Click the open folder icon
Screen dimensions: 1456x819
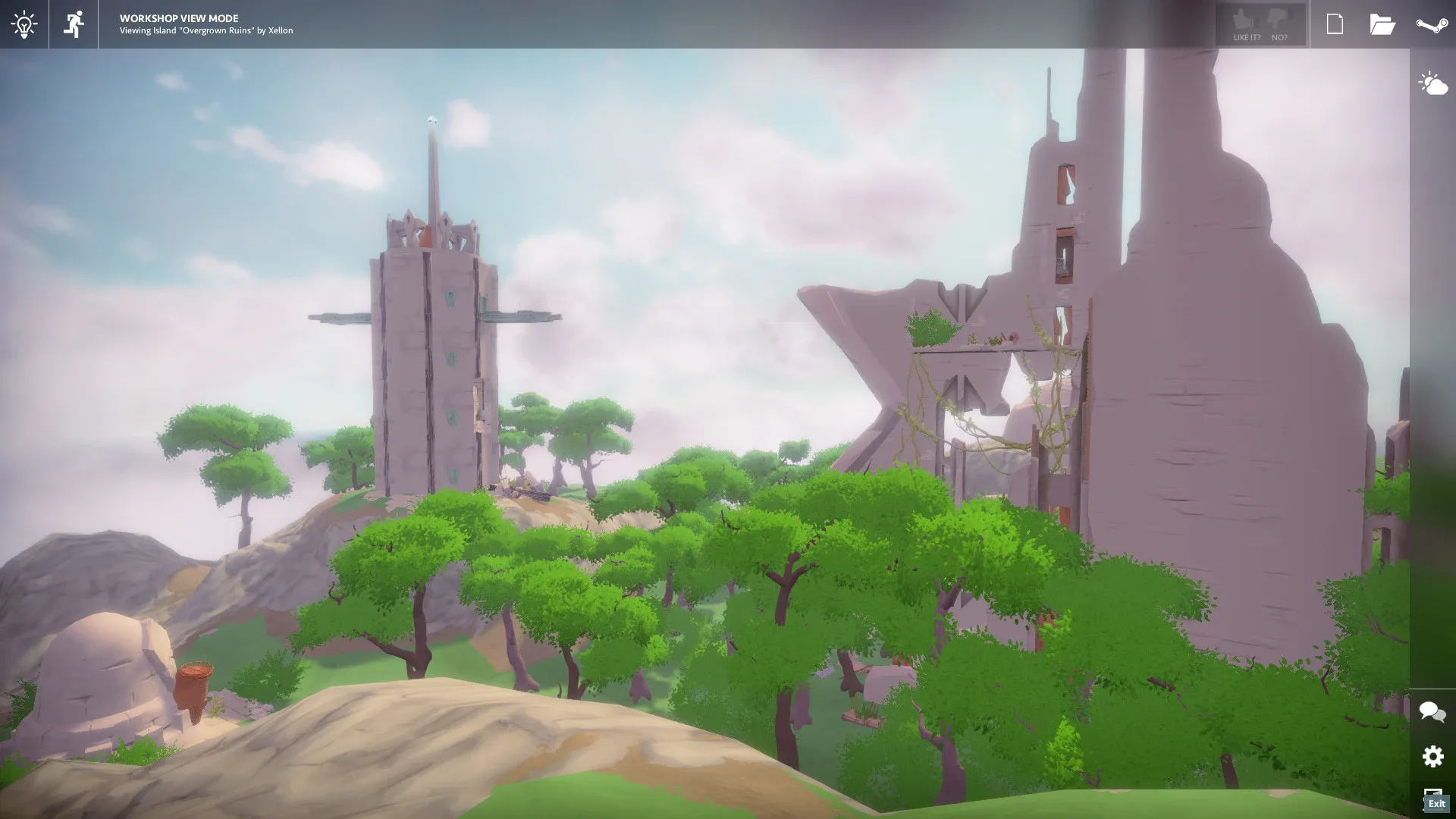[x=1383, y=24]
